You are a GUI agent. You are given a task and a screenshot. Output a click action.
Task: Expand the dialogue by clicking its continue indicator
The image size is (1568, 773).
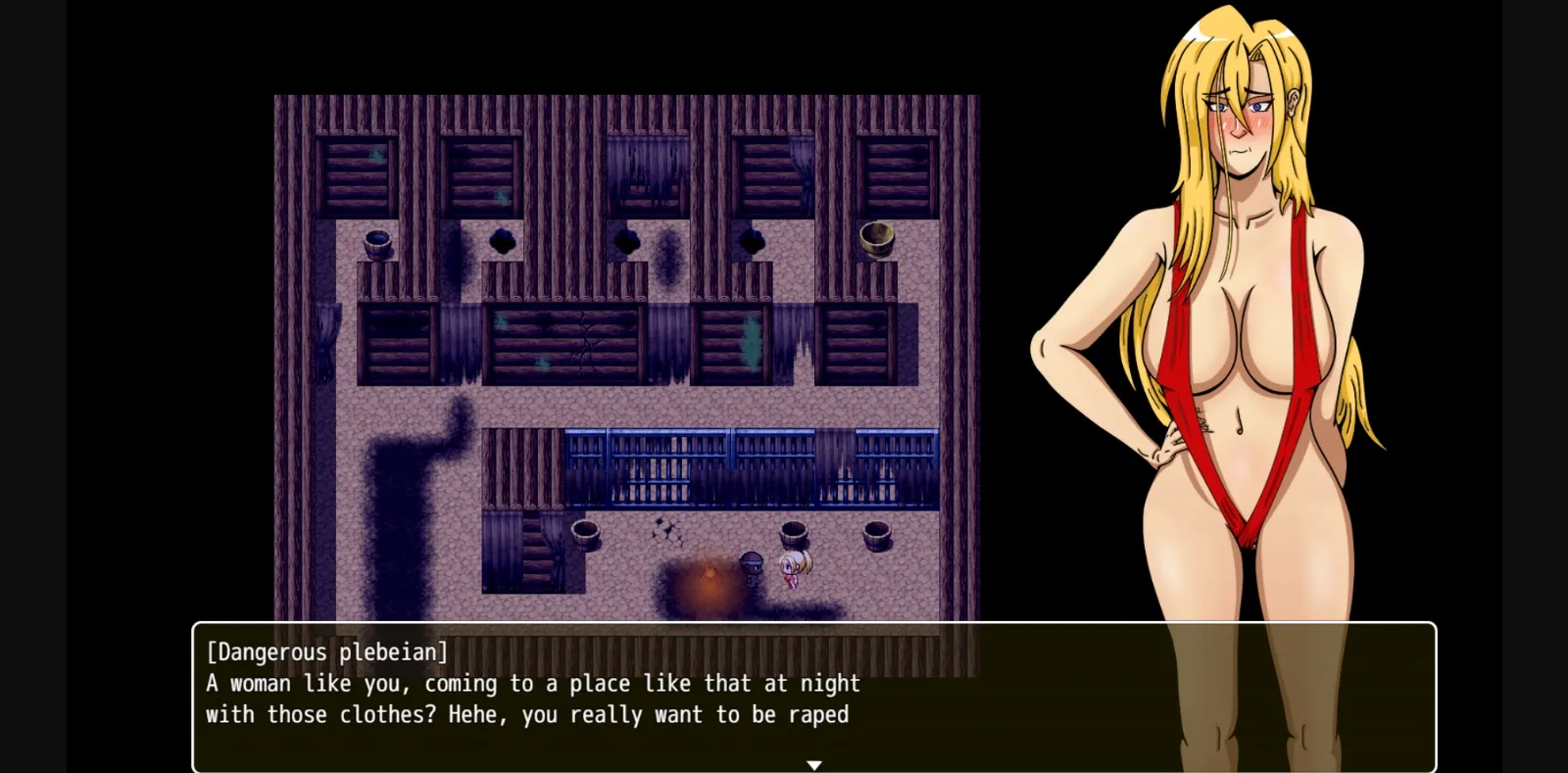point(814,762)
